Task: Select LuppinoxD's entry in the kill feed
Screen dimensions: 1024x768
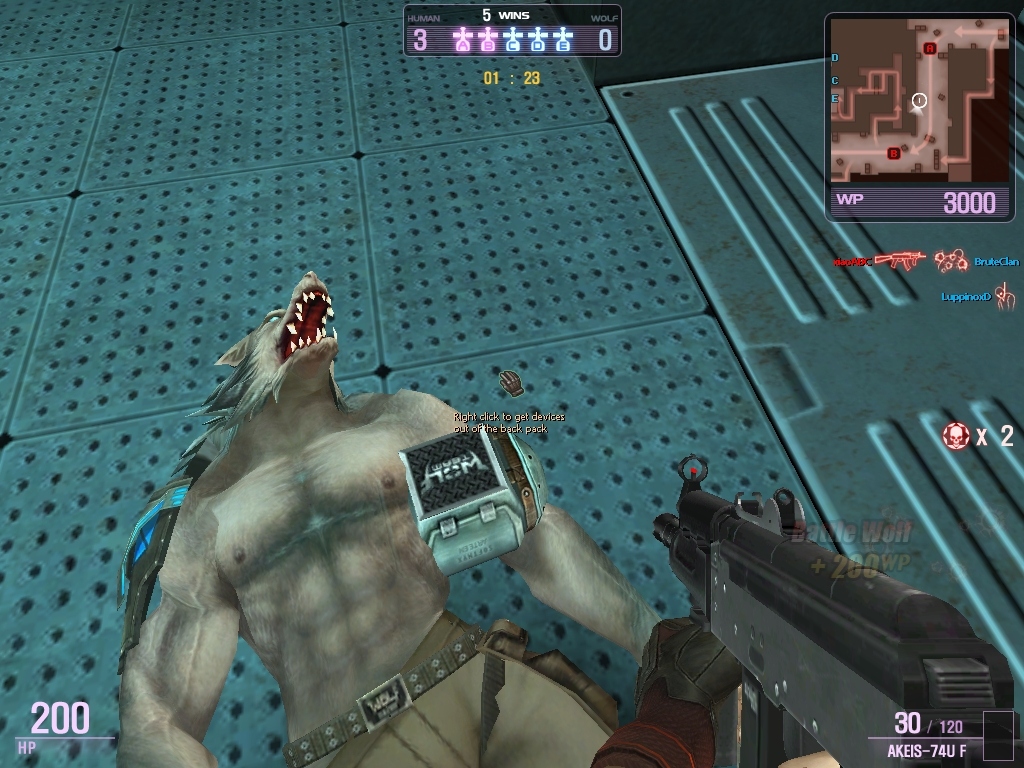Action: [x=965, y=297]
